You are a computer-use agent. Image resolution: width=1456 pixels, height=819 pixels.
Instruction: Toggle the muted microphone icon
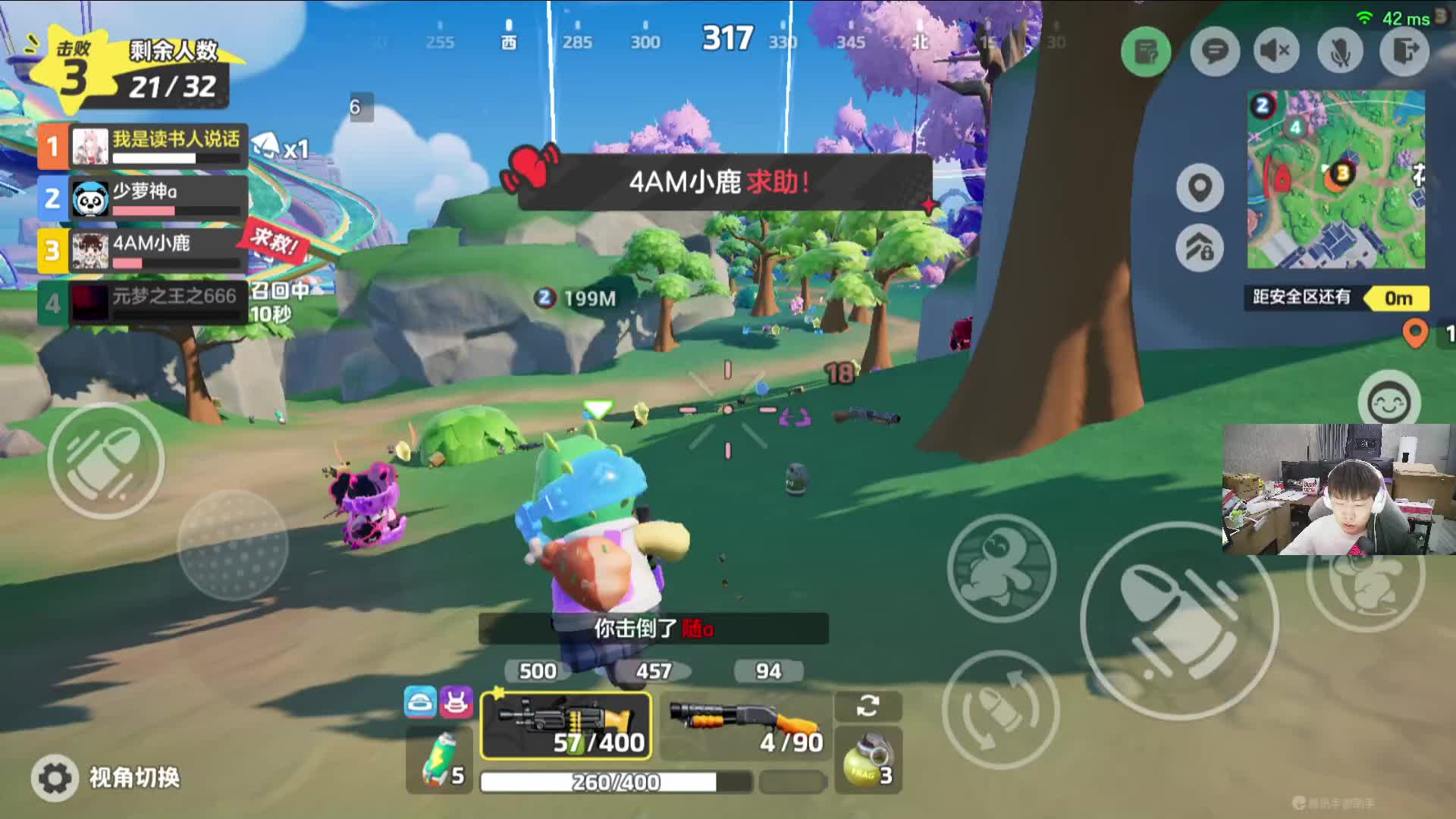coord(1340,52)
